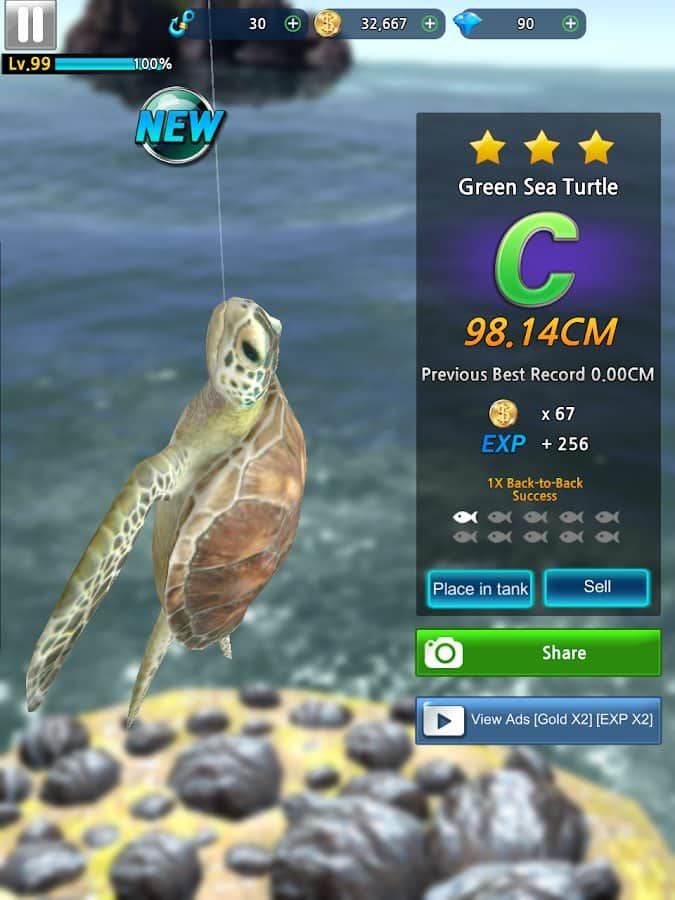Add more fishing hooks with plus button
Screen dimensions: 675x900
point(293,24)
